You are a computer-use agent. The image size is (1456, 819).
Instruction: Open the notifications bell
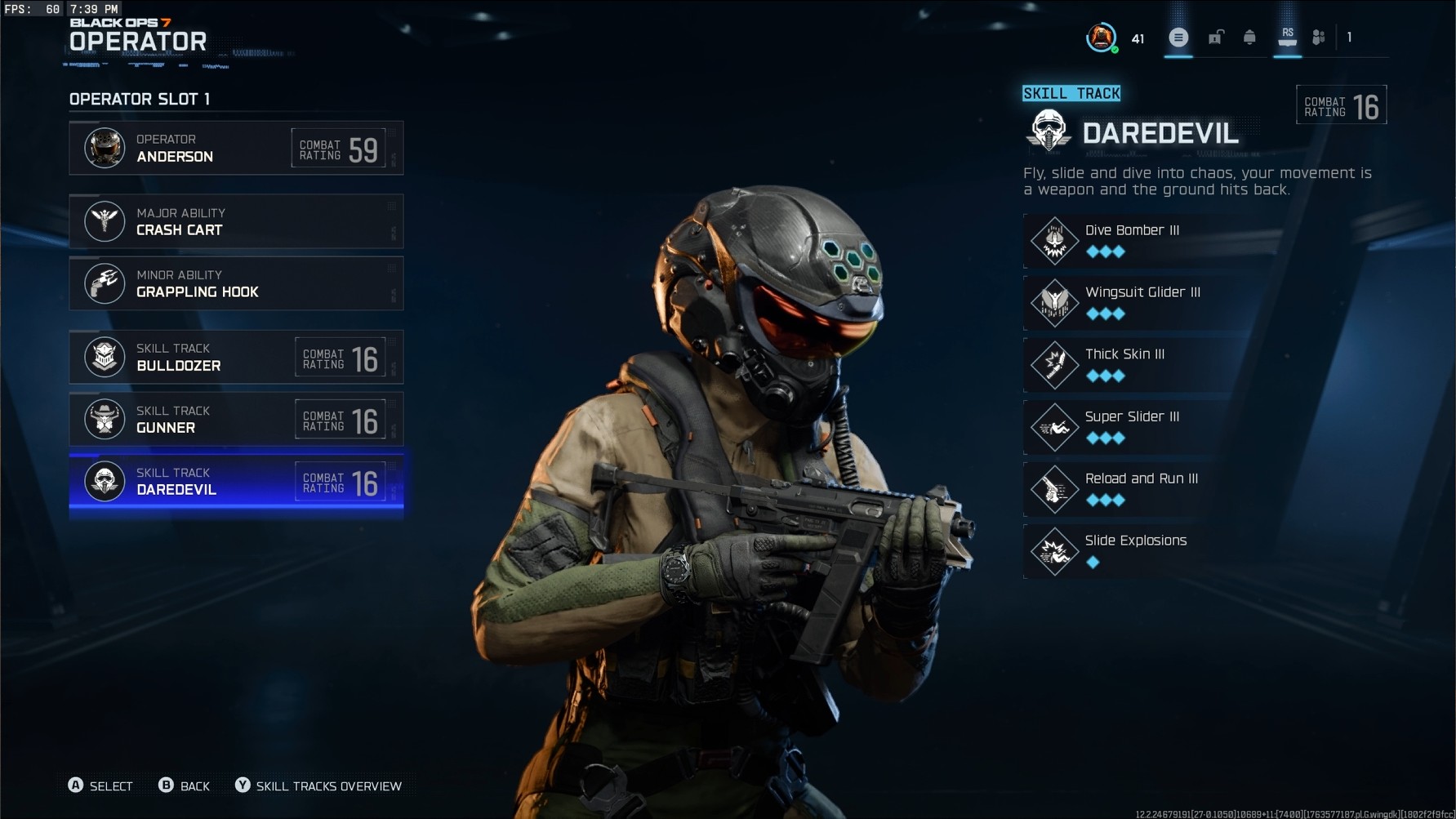pyautogui.click(x=1251, y=38)
